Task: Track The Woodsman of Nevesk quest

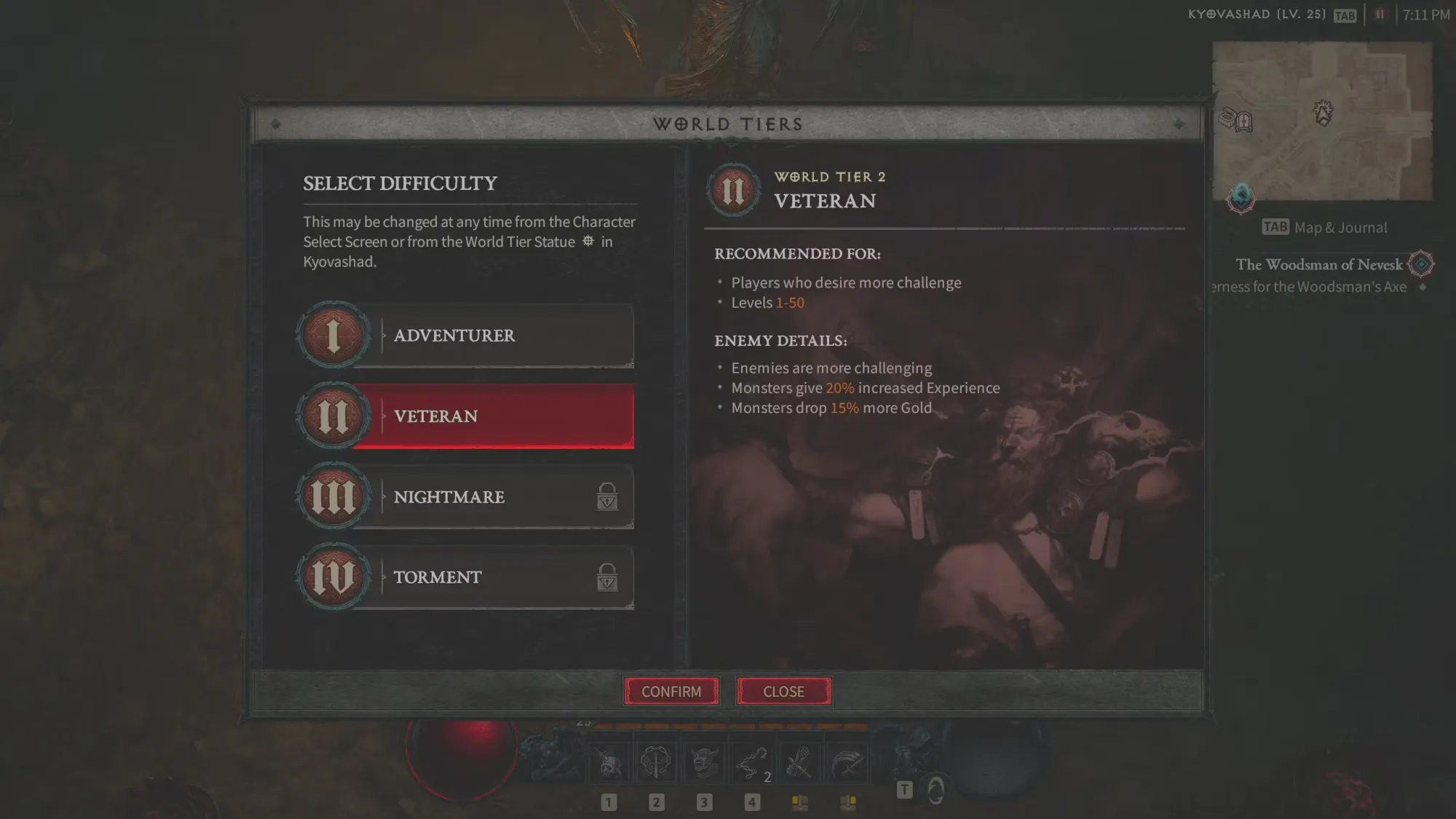Action: (x=1318, y=265)
